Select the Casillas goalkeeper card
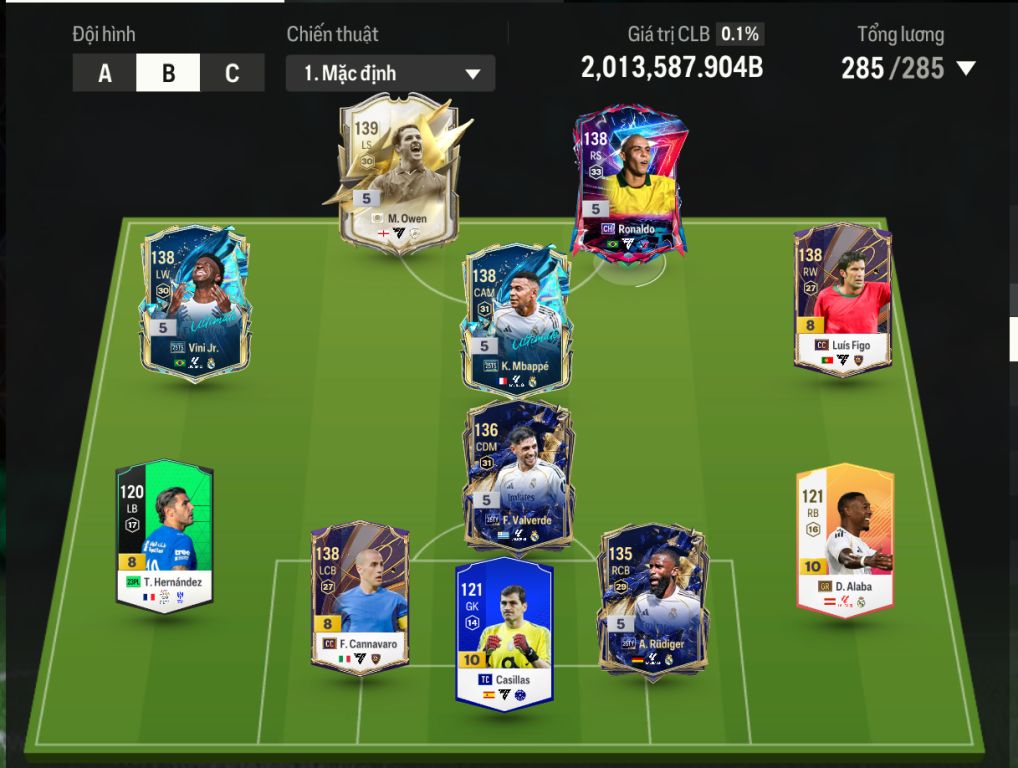The height and width of the screenshot is (768, 1018). 504,633
